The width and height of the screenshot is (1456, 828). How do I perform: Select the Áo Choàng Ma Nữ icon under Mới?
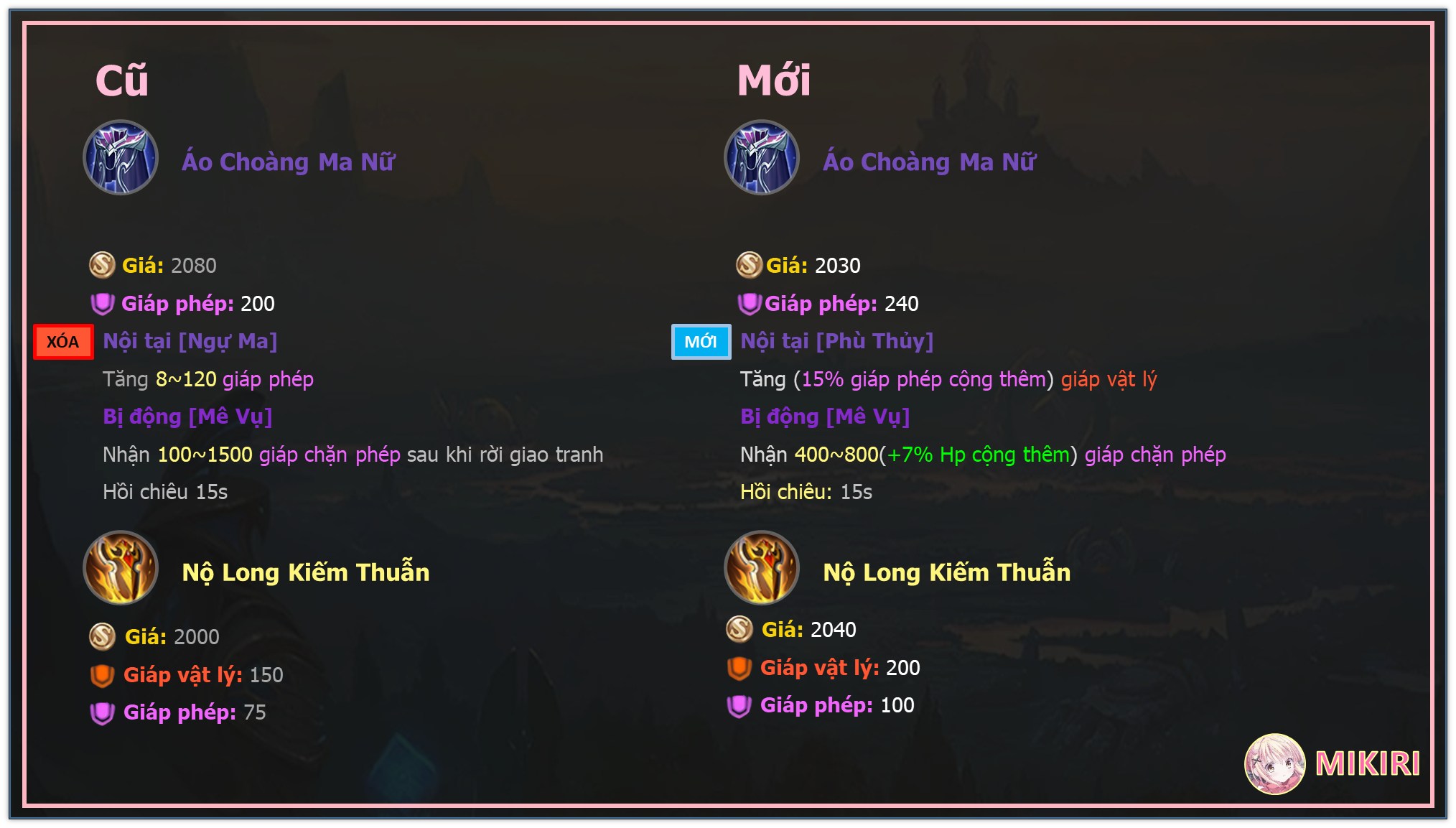(x=762, y=157)
